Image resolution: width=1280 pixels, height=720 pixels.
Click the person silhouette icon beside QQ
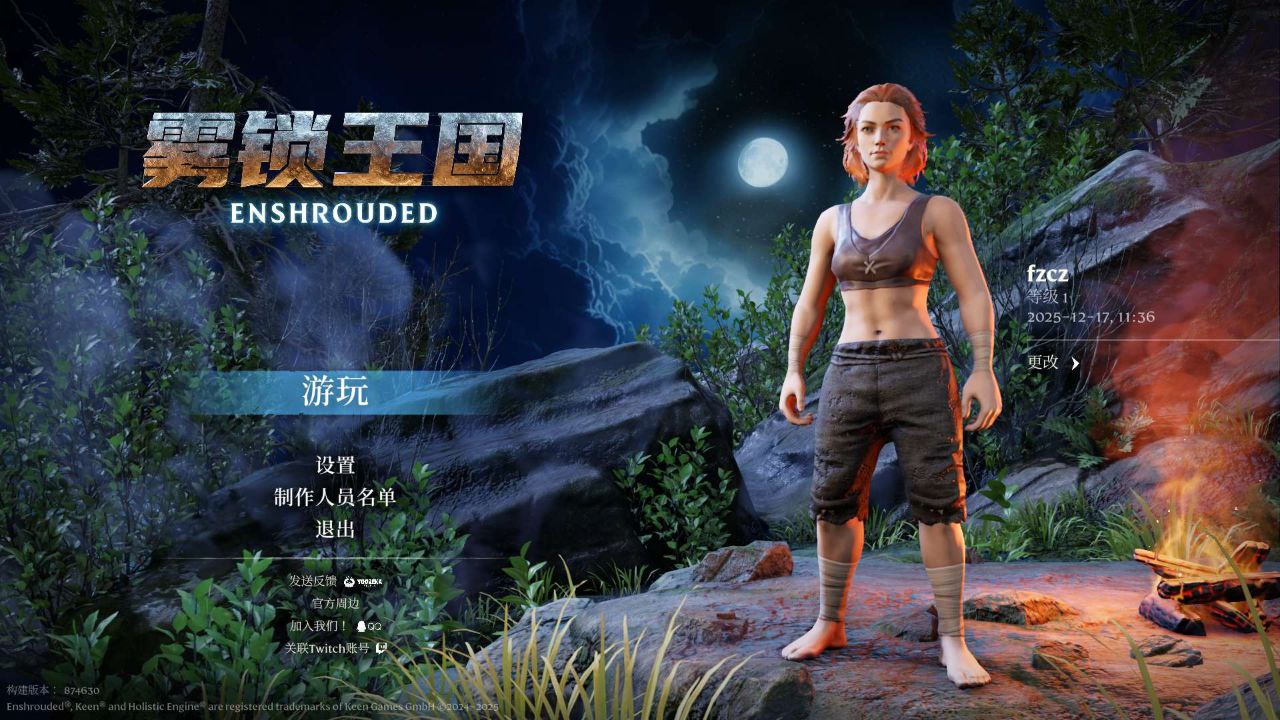pos(361,627)
